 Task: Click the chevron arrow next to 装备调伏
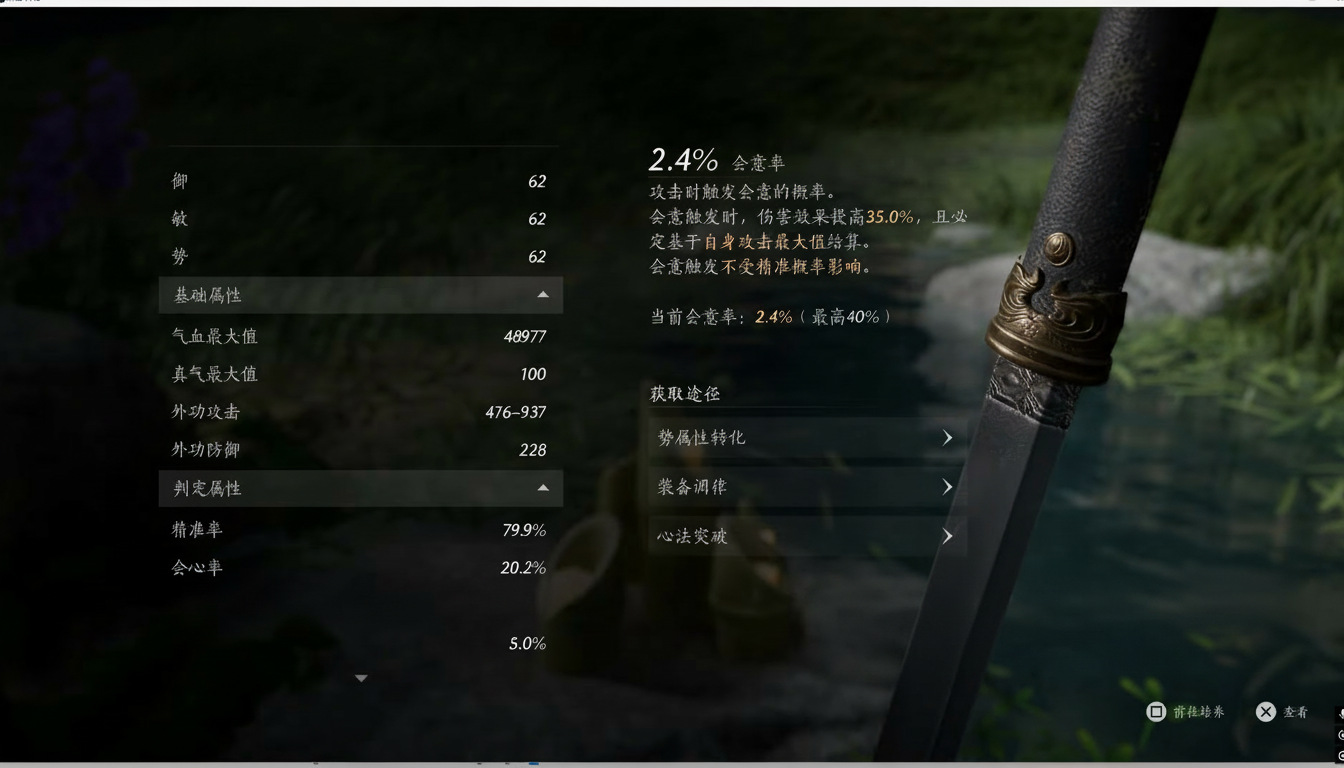point(947,486)
